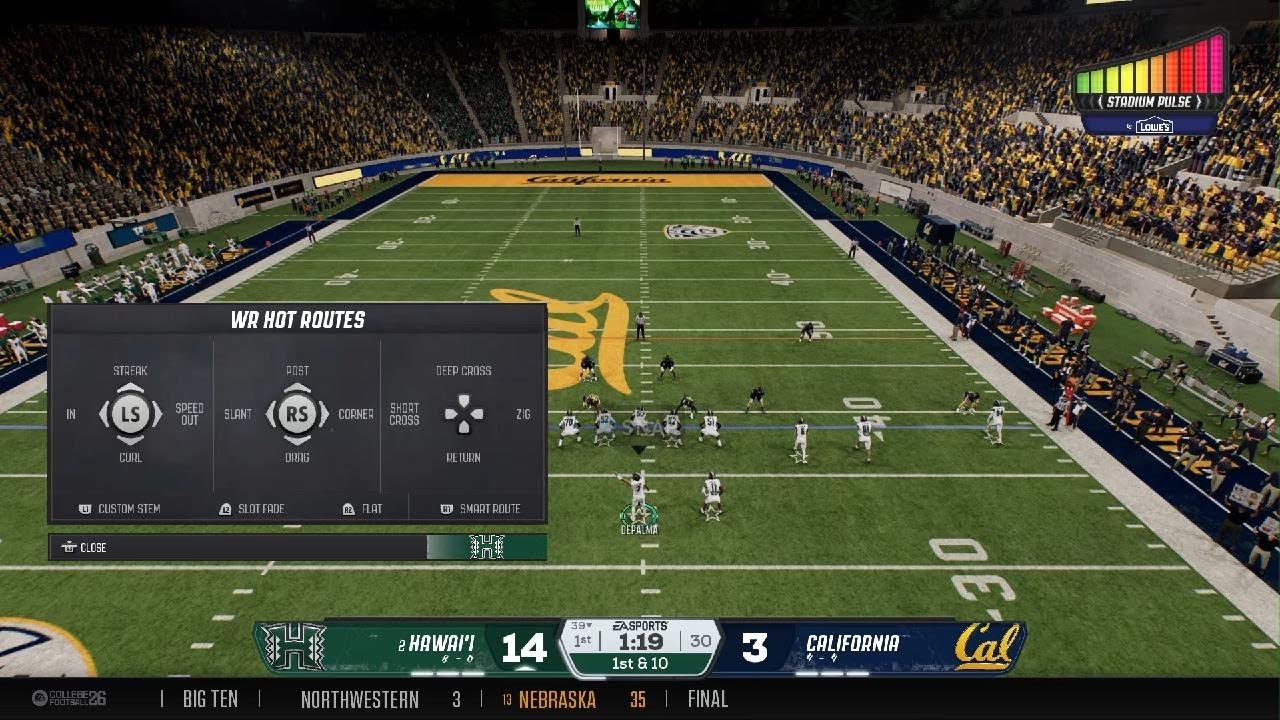1280x720 pixels.
Task: Assign the Slant route
Action: point(238,414)
